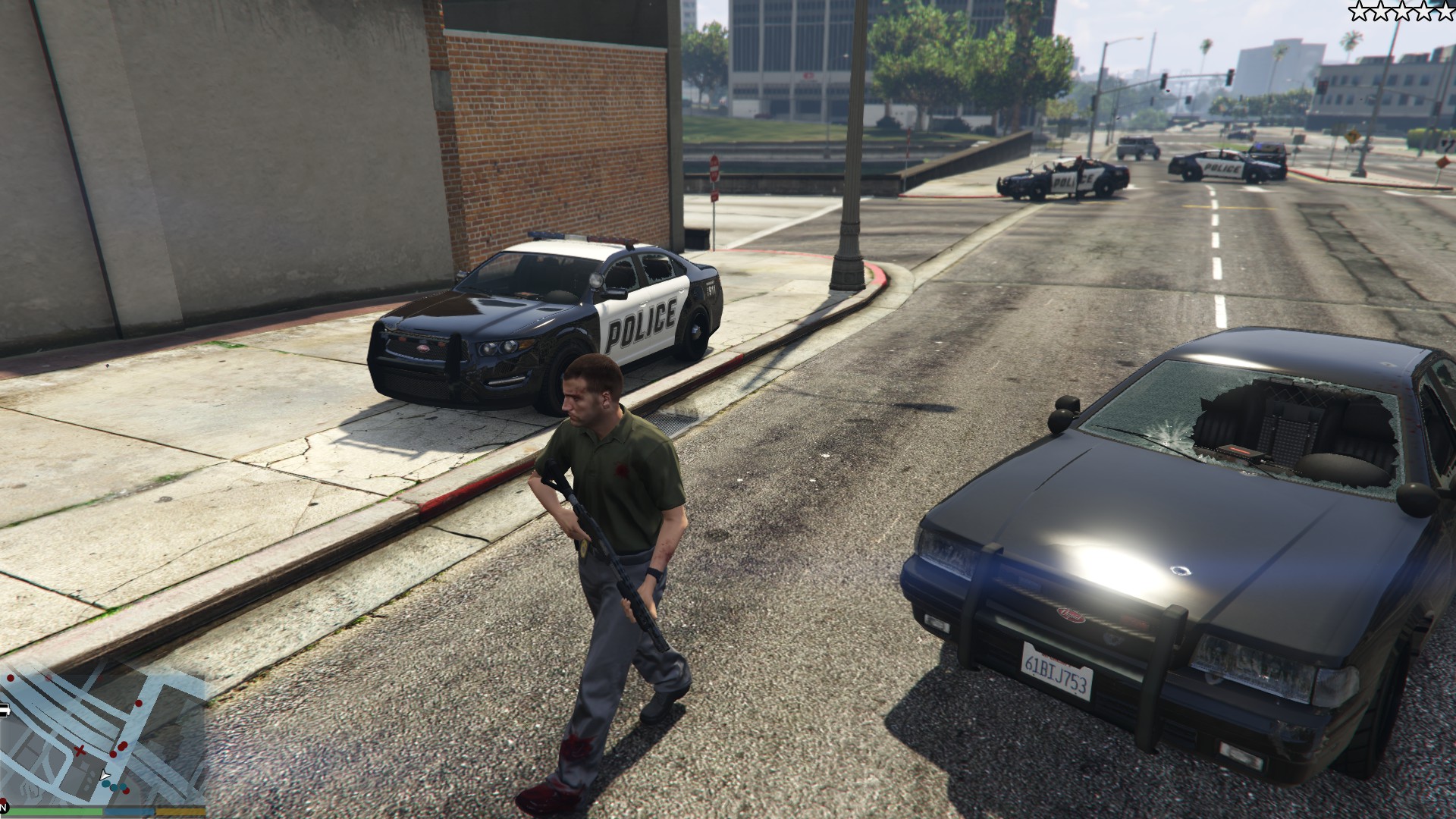The width and height of the screenshot is (1456, 819).
Task: Click the white player arrow on minimap
Action: [x=105, y=776]
